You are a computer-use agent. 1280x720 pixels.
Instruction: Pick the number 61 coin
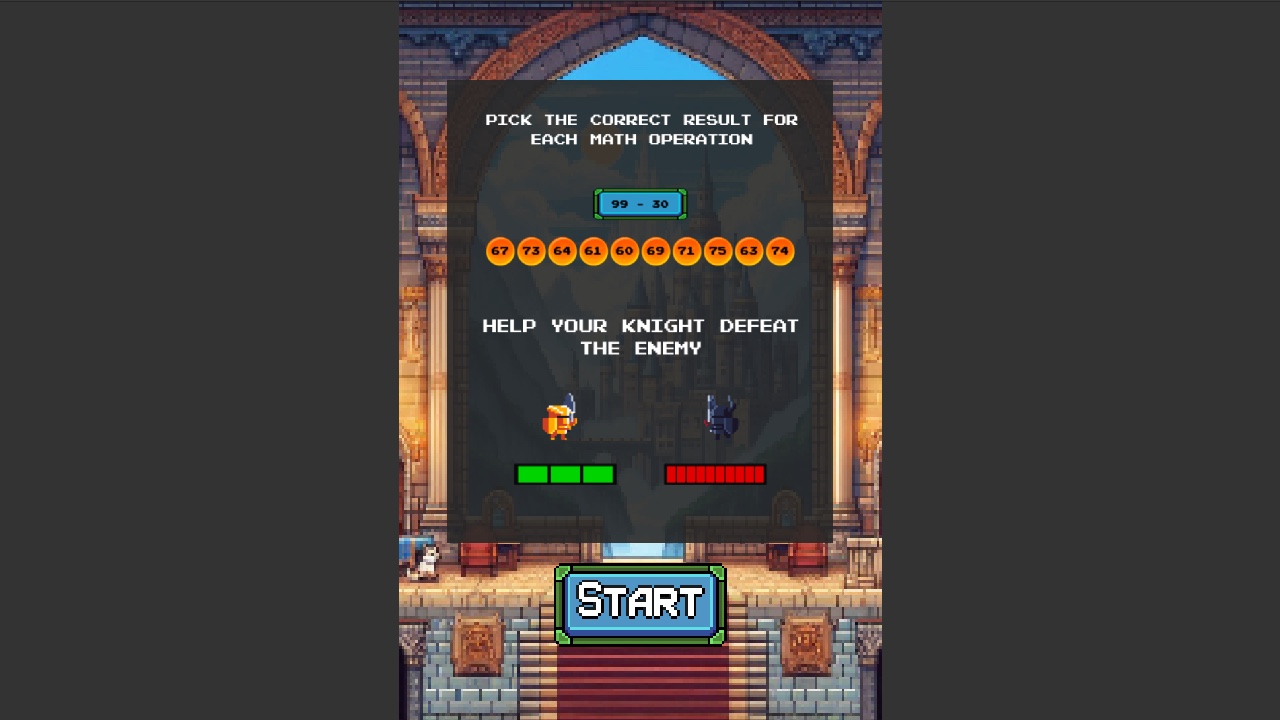tap(594, 251)
